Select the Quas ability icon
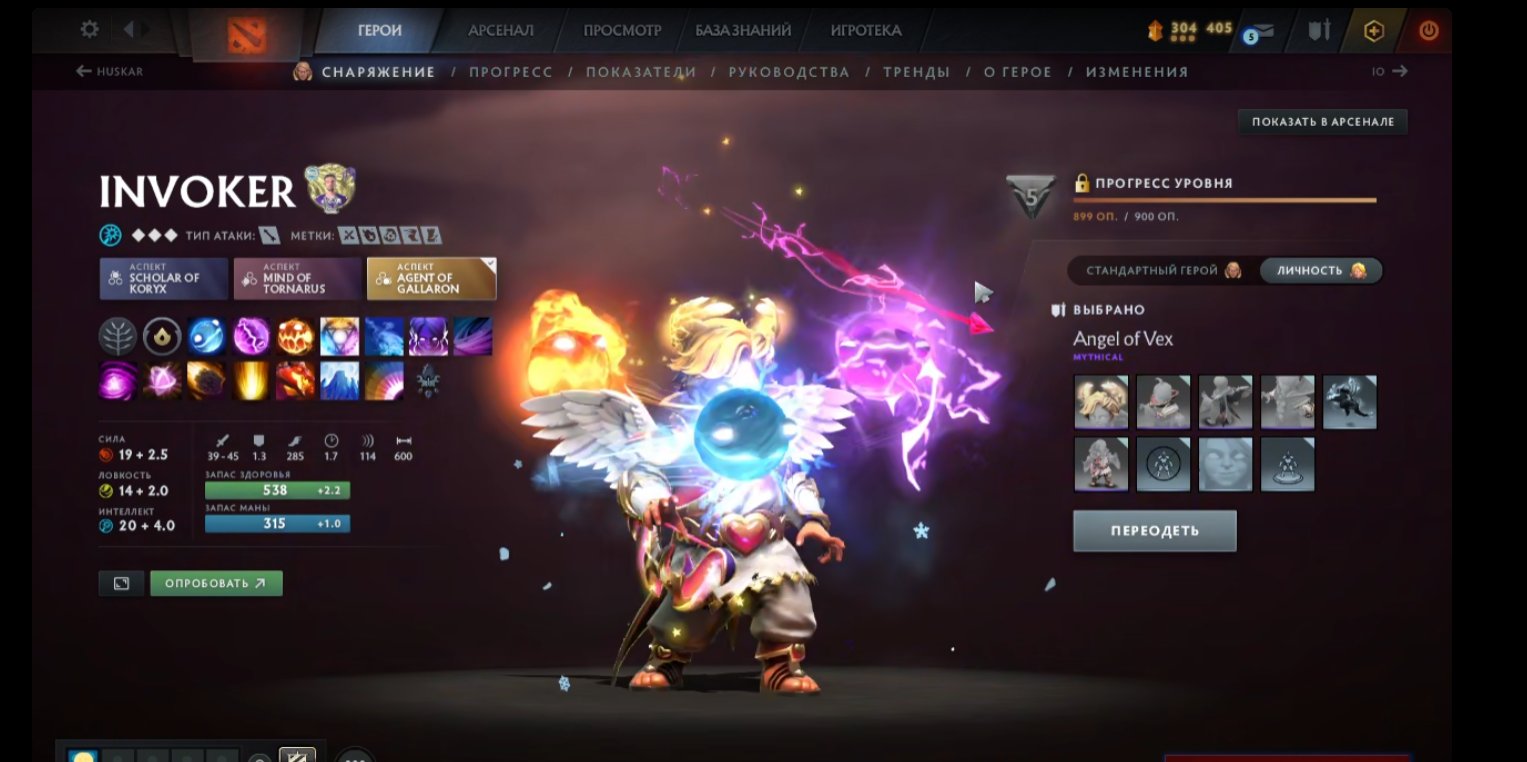 click(x=207, y=336)
